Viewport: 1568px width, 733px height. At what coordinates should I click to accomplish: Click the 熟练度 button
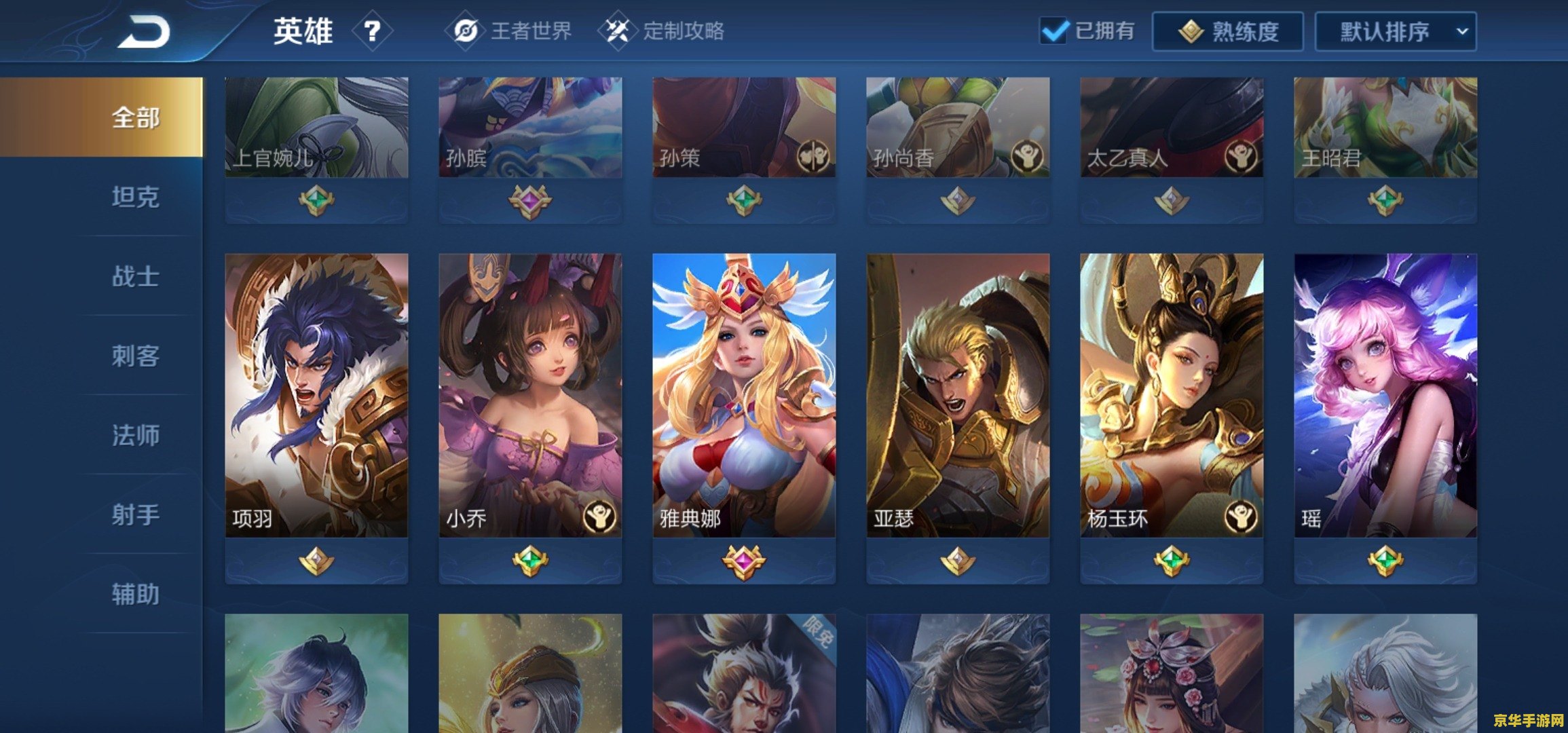coord(1229,31)
